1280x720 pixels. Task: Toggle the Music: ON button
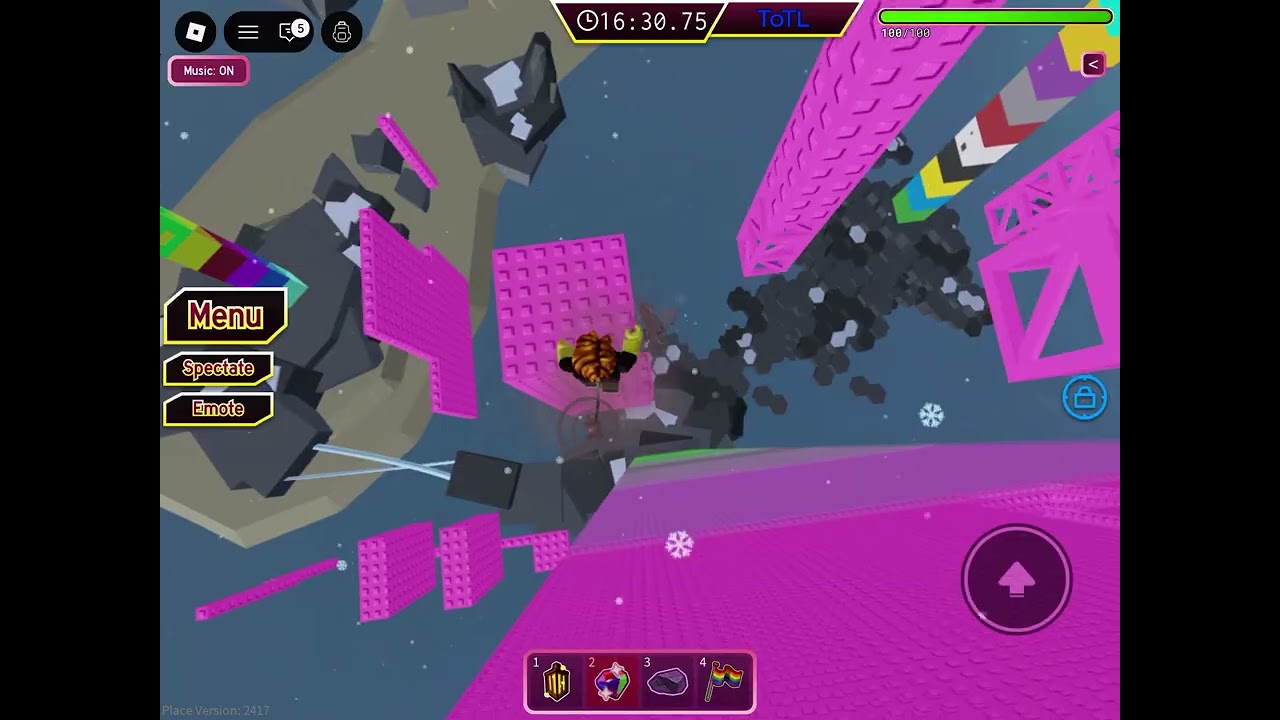tap(208, 71)
